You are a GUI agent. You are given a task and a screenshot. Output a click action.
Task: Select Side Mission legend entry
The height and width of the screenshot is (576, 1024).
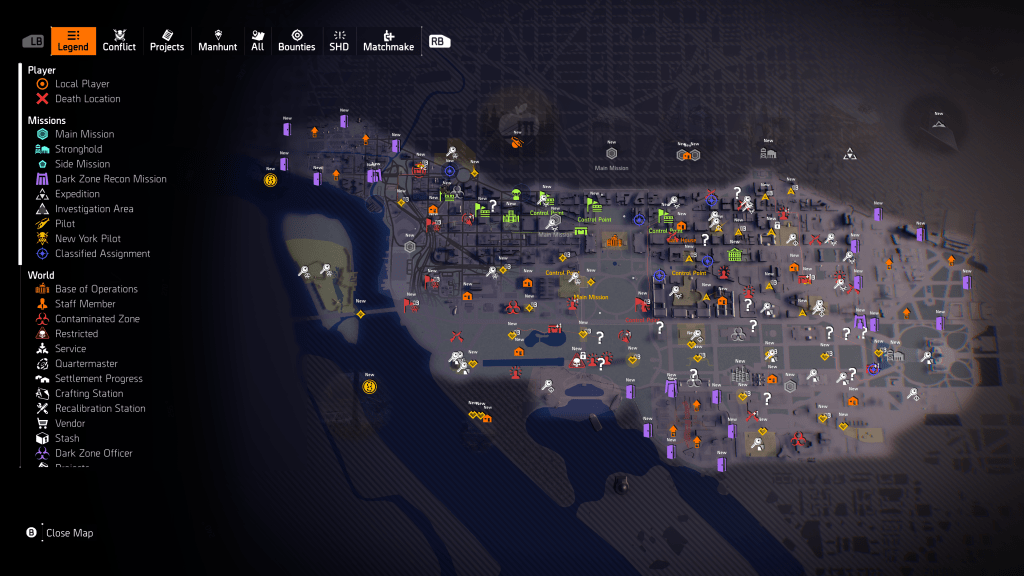click(x=82, y=164)
